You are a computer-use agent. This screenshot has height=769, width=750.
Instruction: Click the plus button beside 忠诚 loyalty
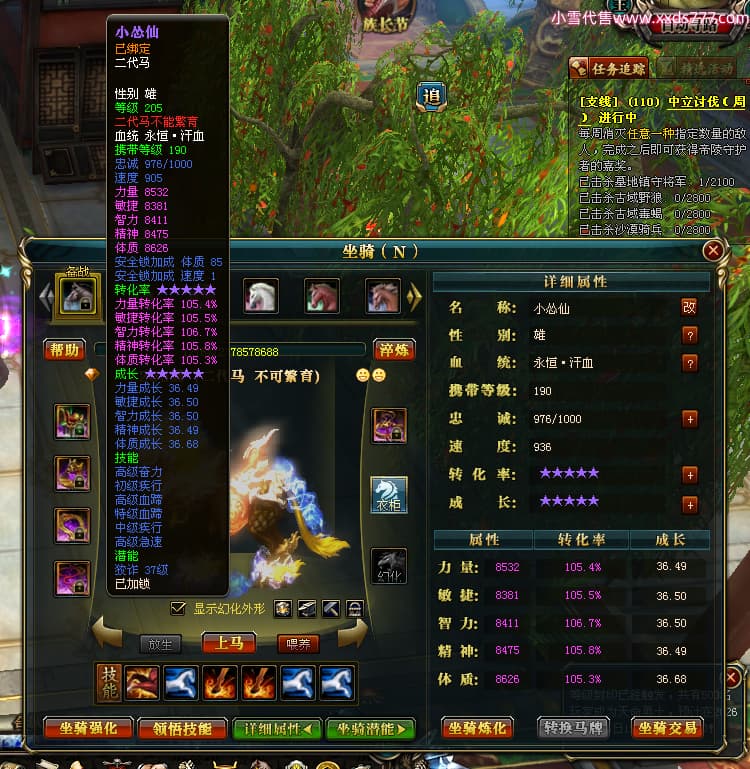(x=689, y=419)
